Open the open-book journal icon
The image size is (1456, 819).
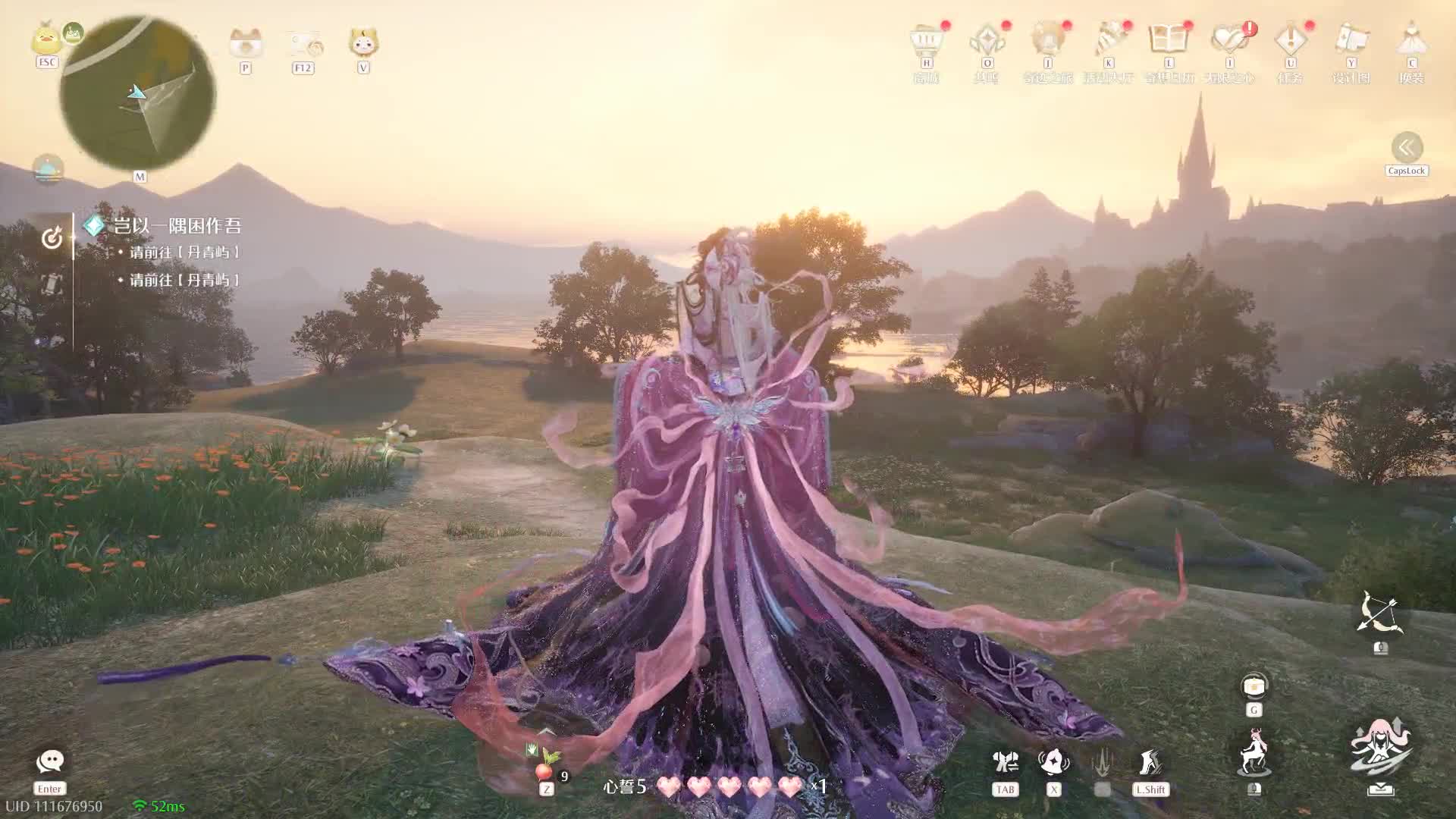1168,40
